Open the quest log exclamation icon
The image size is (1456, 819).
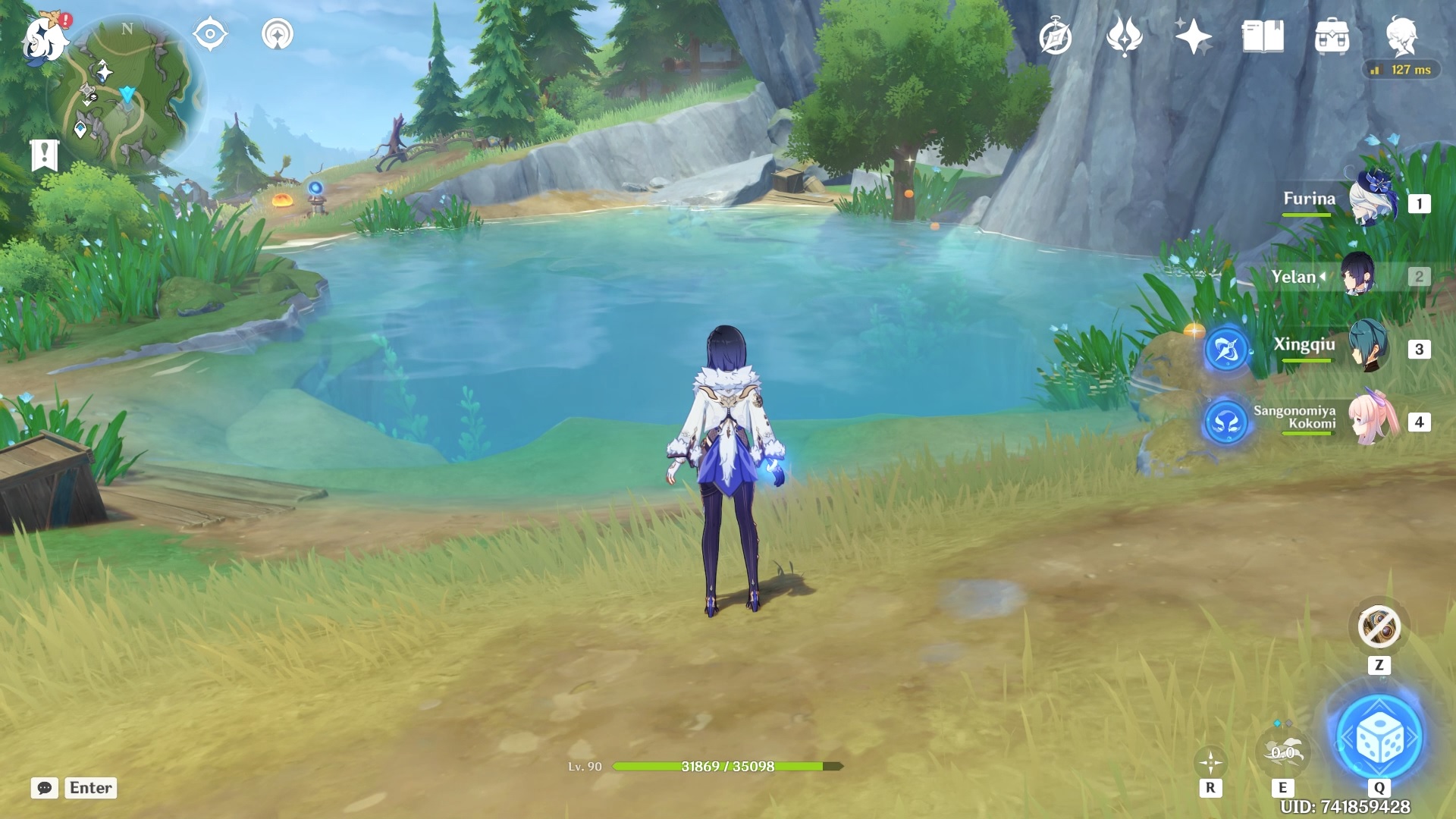pyautogui.click(x=44, y=155)
